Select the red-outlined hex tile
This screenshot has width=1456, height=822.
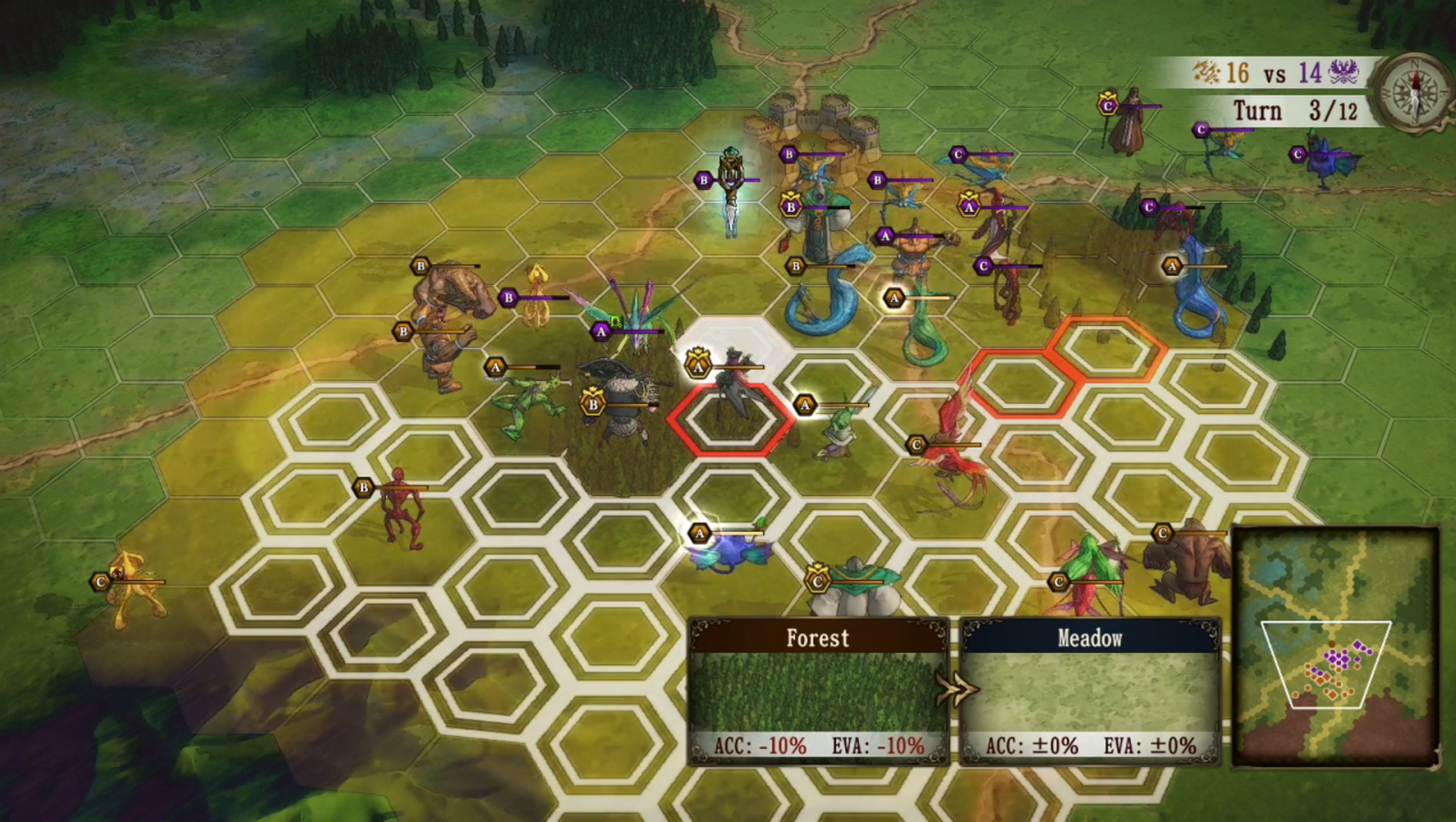(x=730, y=420)
